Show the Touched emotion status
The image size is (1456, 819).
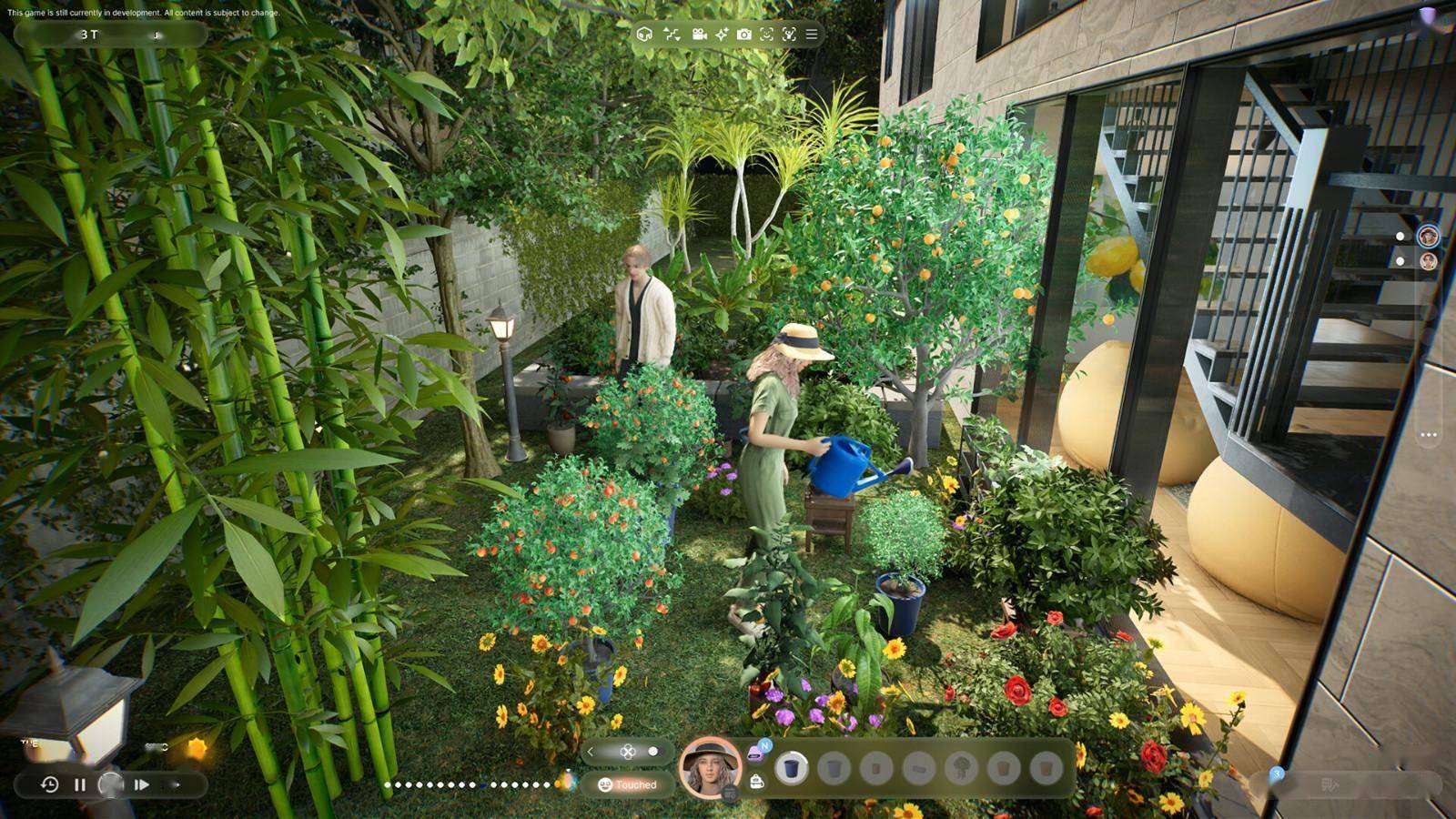click(628, 784)
